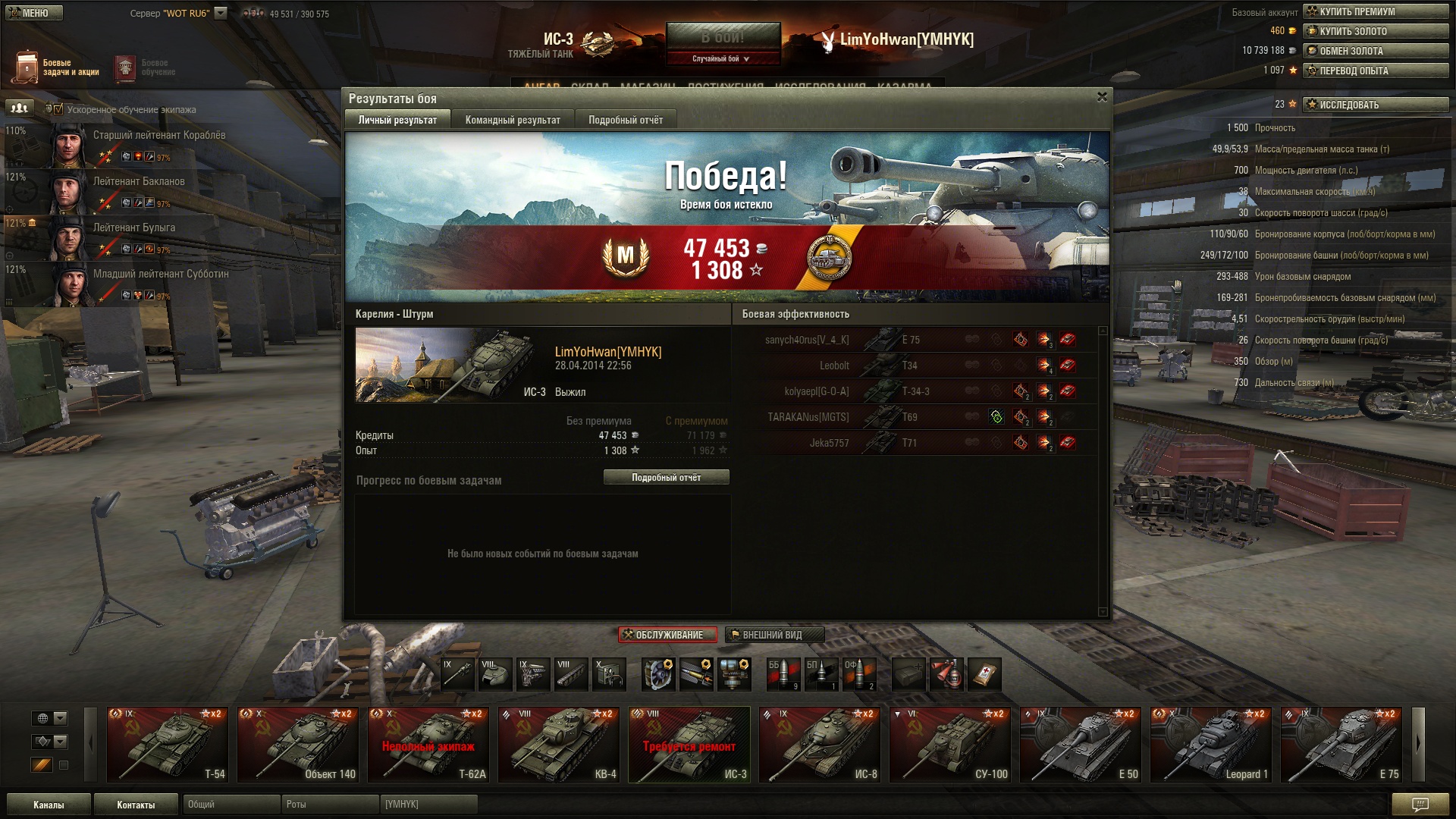Open Перевод опыта conversion
This screenshot has height=819, width=1456.
(x=1375, y=71)
